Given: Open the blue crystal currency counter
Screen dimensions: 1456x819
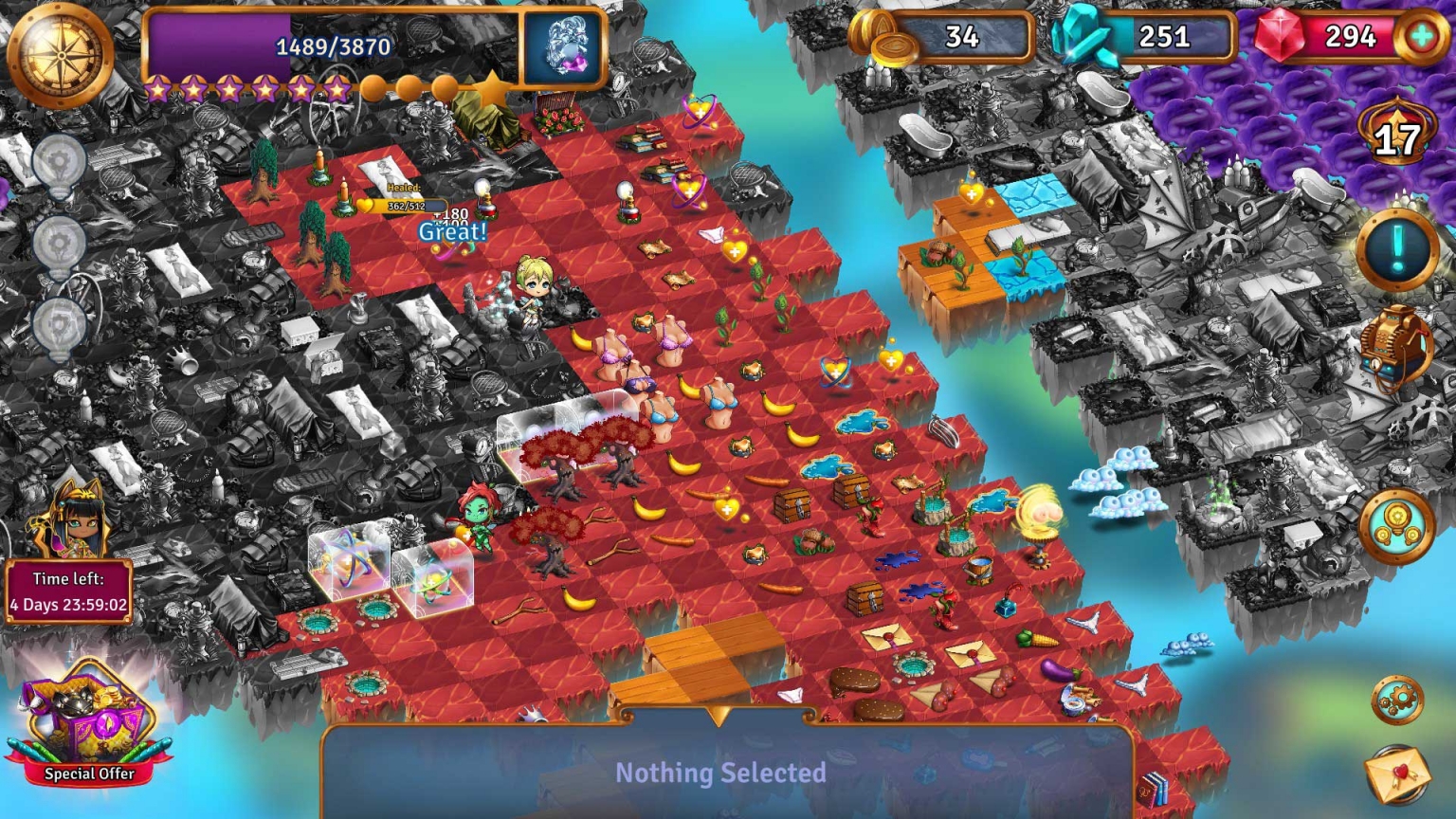Looking at the screenshot, I should click(x=1145, y=38).
